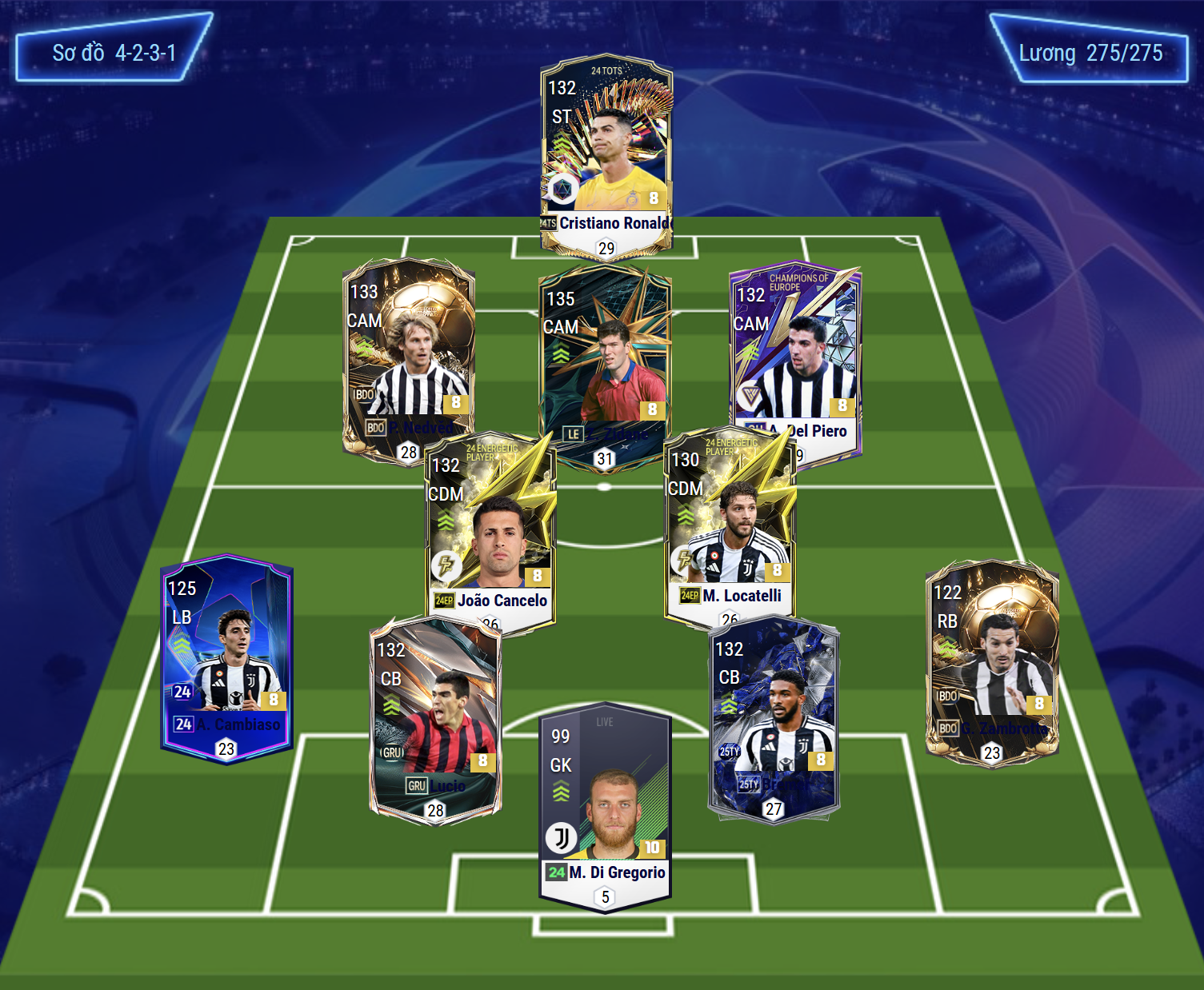The image size is (1204, 990).
Task: Select the Zidane 135 CAM card
Action: (605, 360)
